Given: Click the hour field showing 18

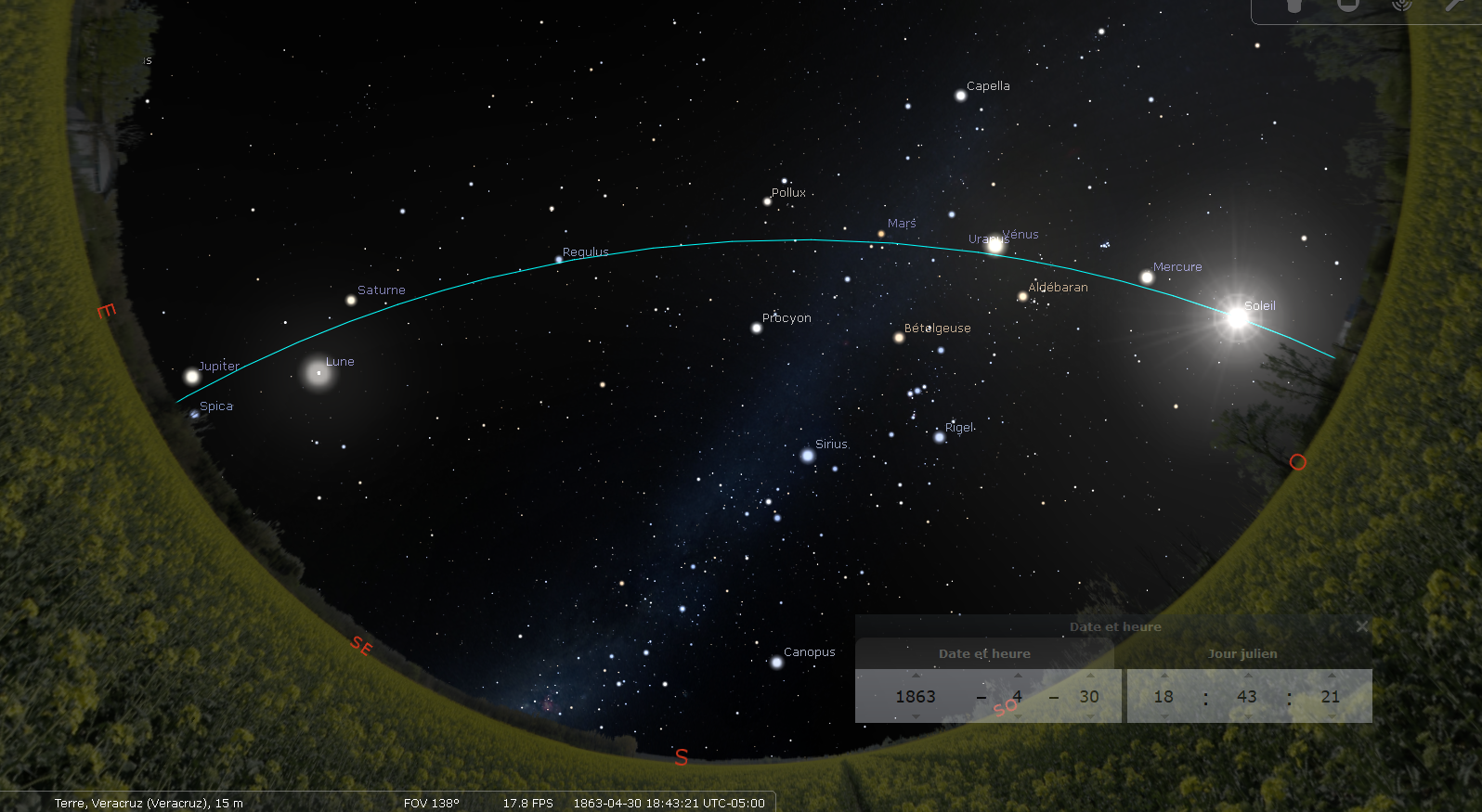Looking at the screenshot, I should 1163,696.
